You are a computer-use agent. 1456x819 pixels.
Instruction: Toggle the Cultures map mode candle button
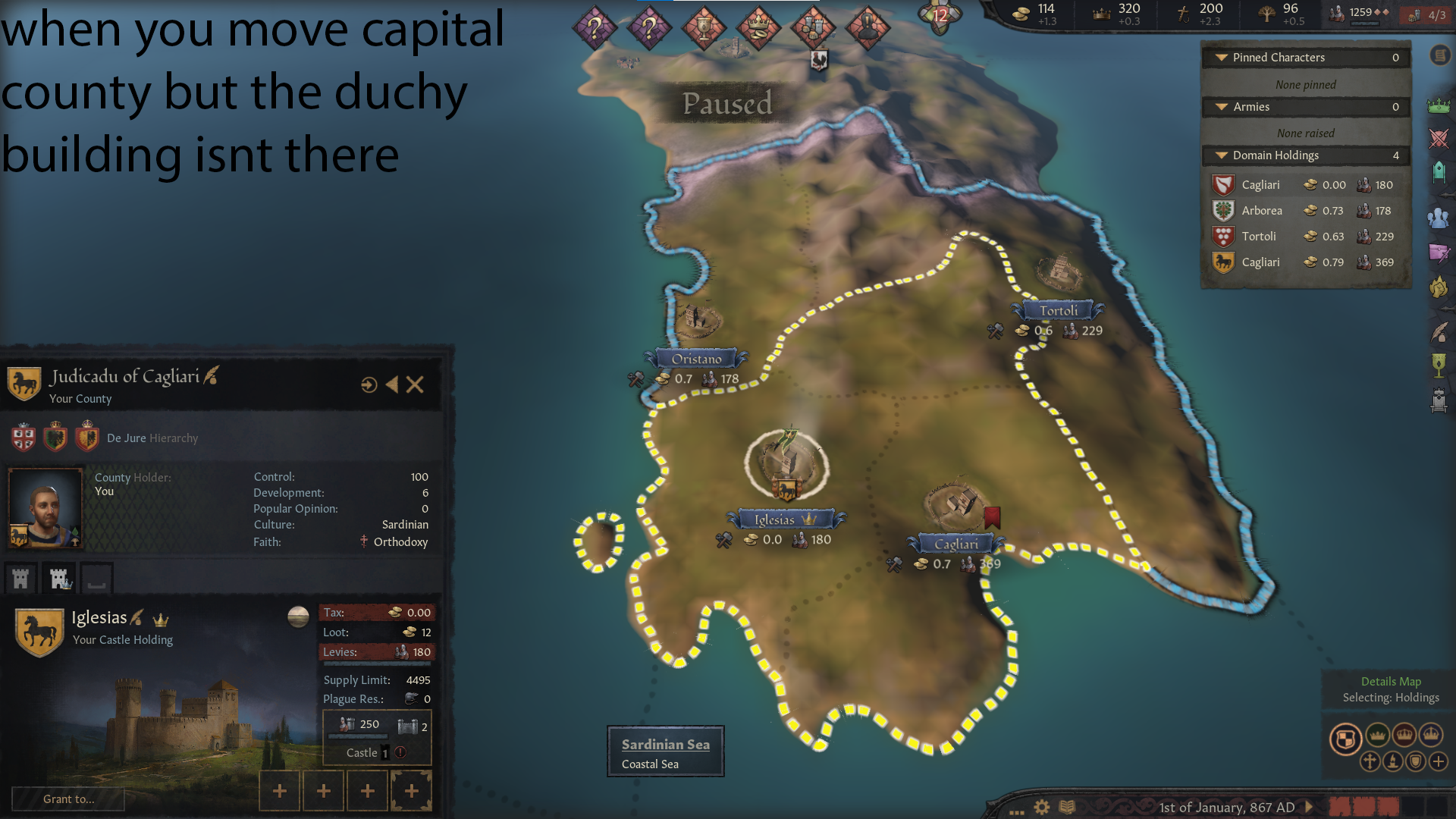[1392, 762]
